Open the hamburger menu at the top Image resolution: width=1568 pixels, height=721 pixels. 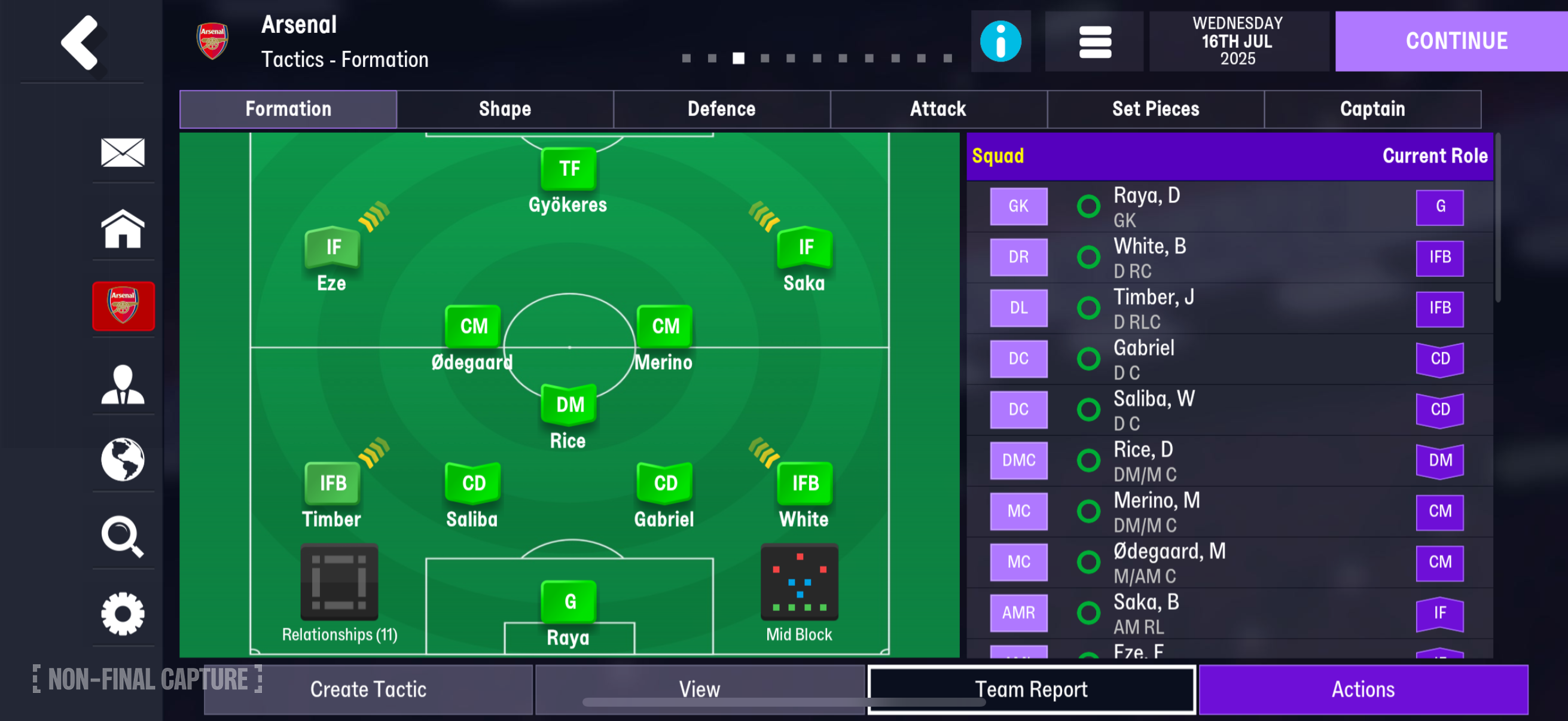click(1094, 41)
